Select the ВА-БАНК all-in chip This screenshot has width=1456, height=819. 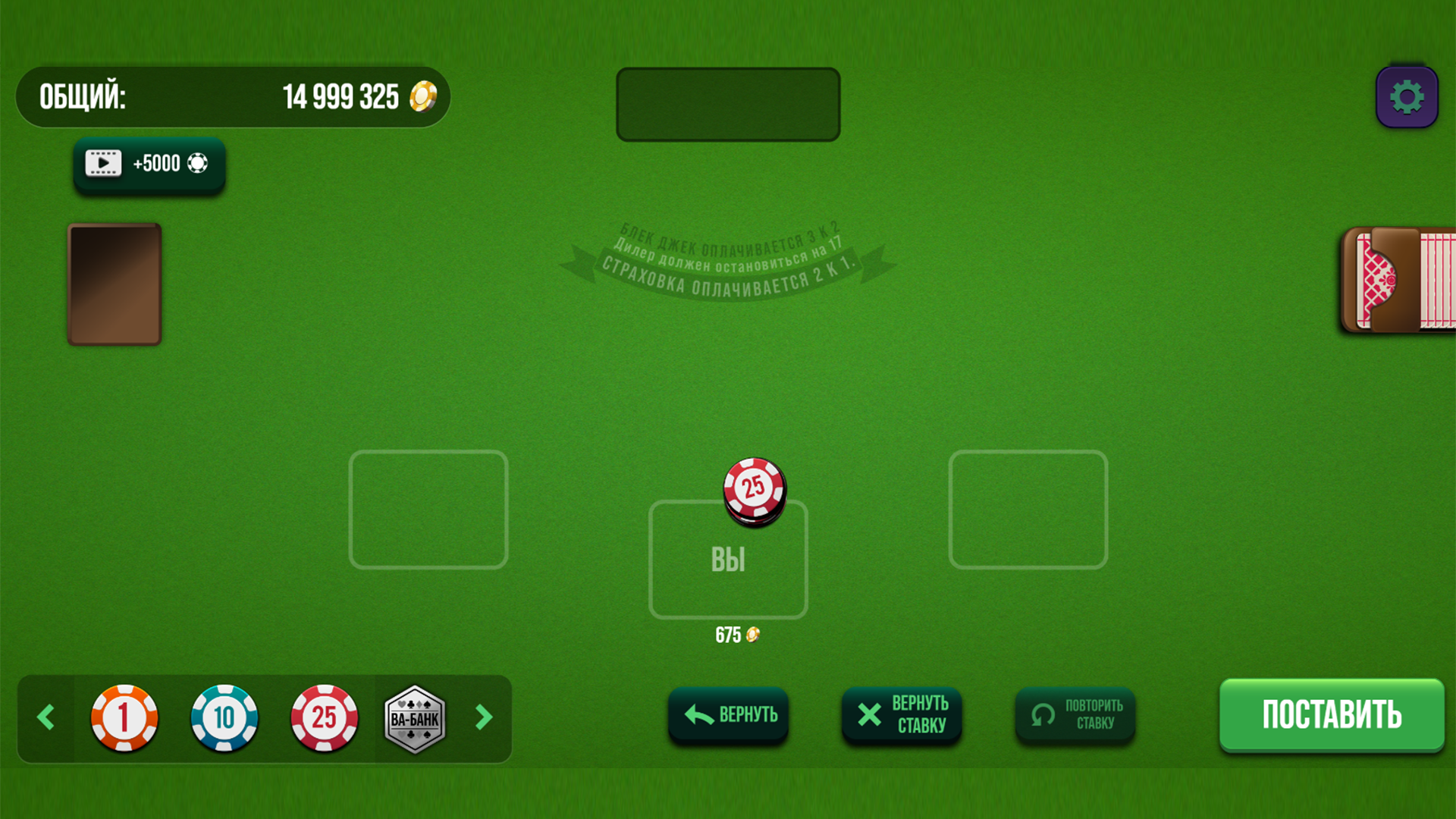tap(415, 718)
